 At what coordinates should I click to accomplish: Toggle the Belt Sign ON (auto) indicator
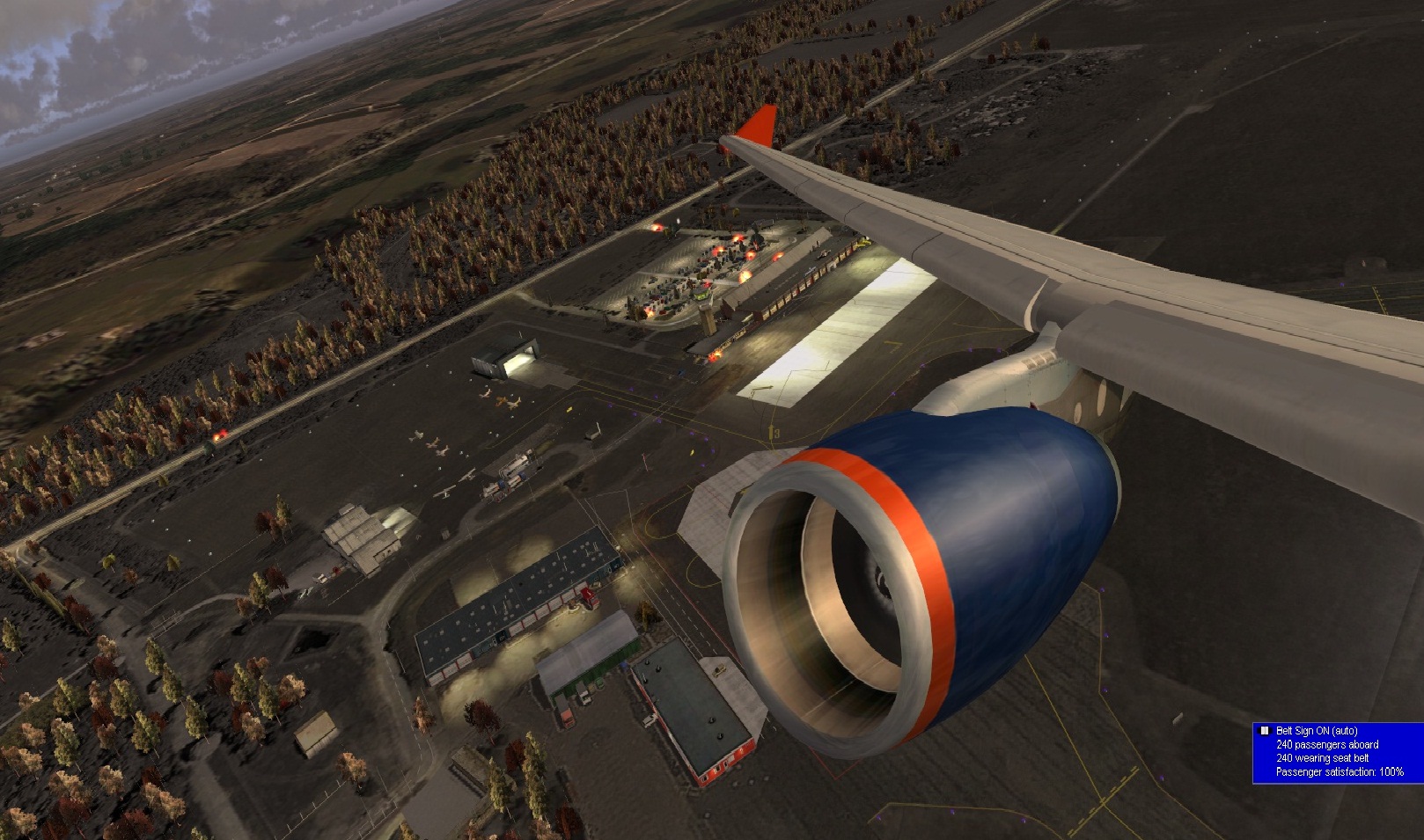1265,731
